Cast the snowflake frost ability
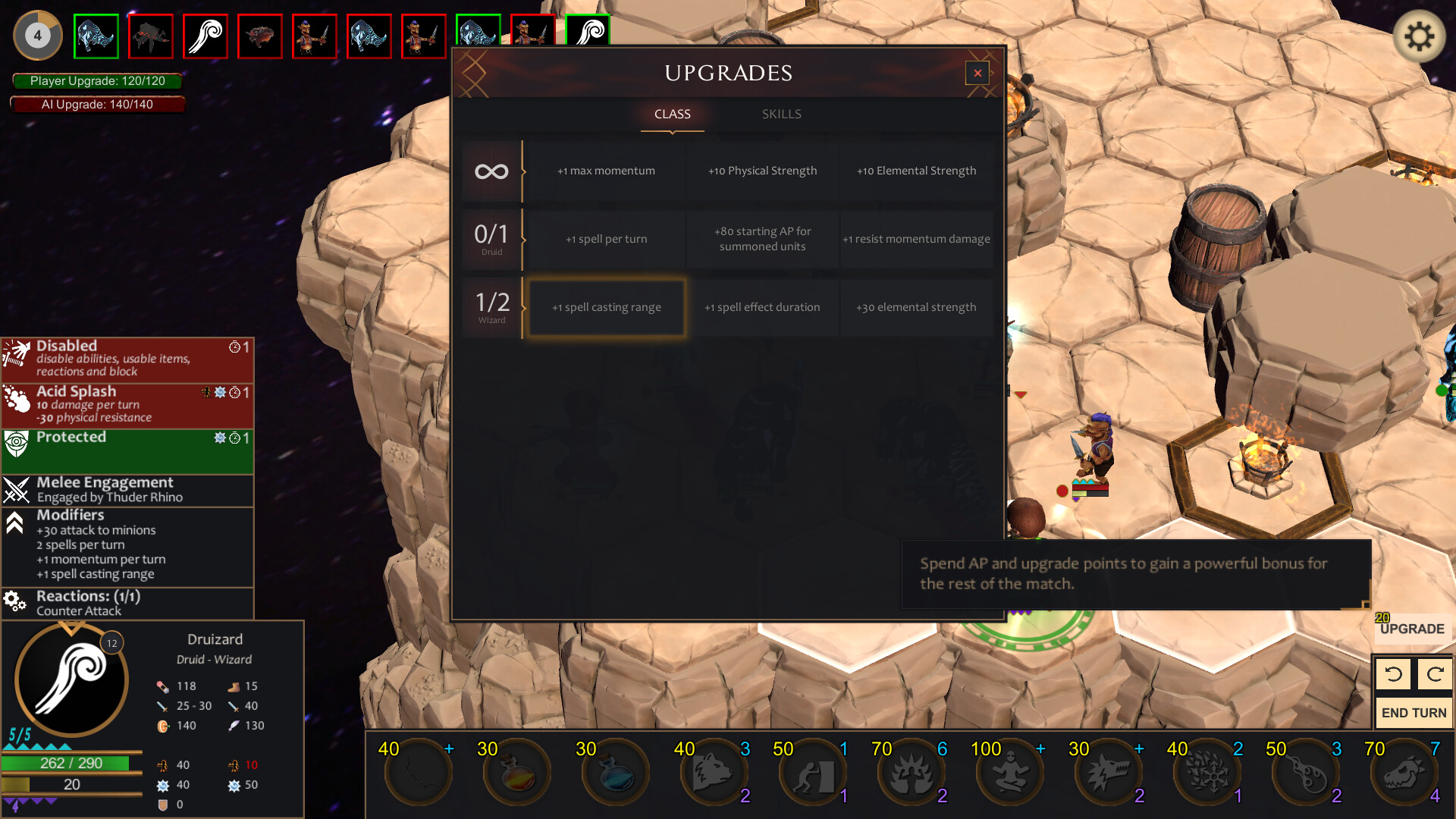The width and height of the screenshot is (1456, 819). 1207,771
